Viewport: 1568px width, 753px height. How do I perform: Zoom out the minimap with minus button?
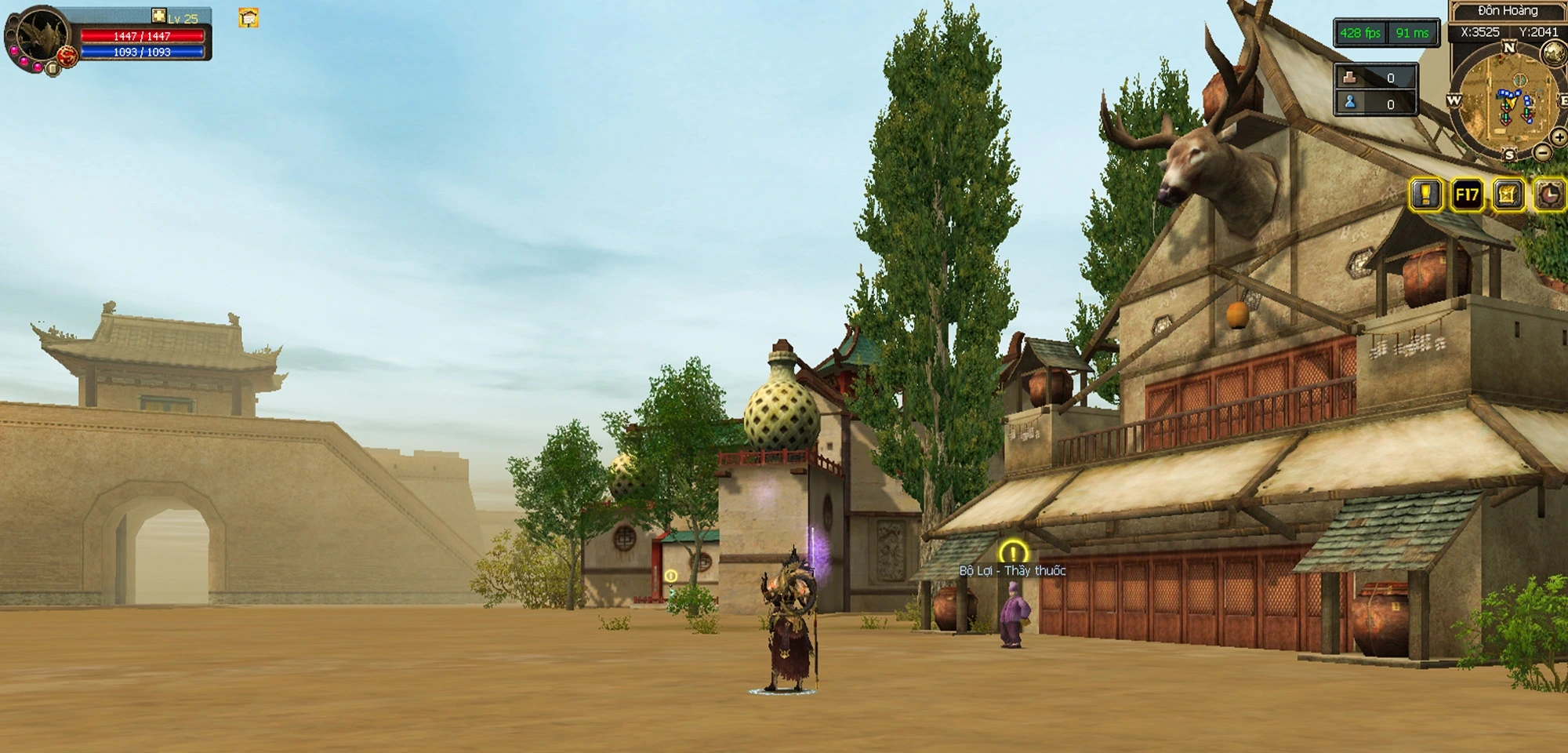pyautogui.click(x=1541, y=153)
